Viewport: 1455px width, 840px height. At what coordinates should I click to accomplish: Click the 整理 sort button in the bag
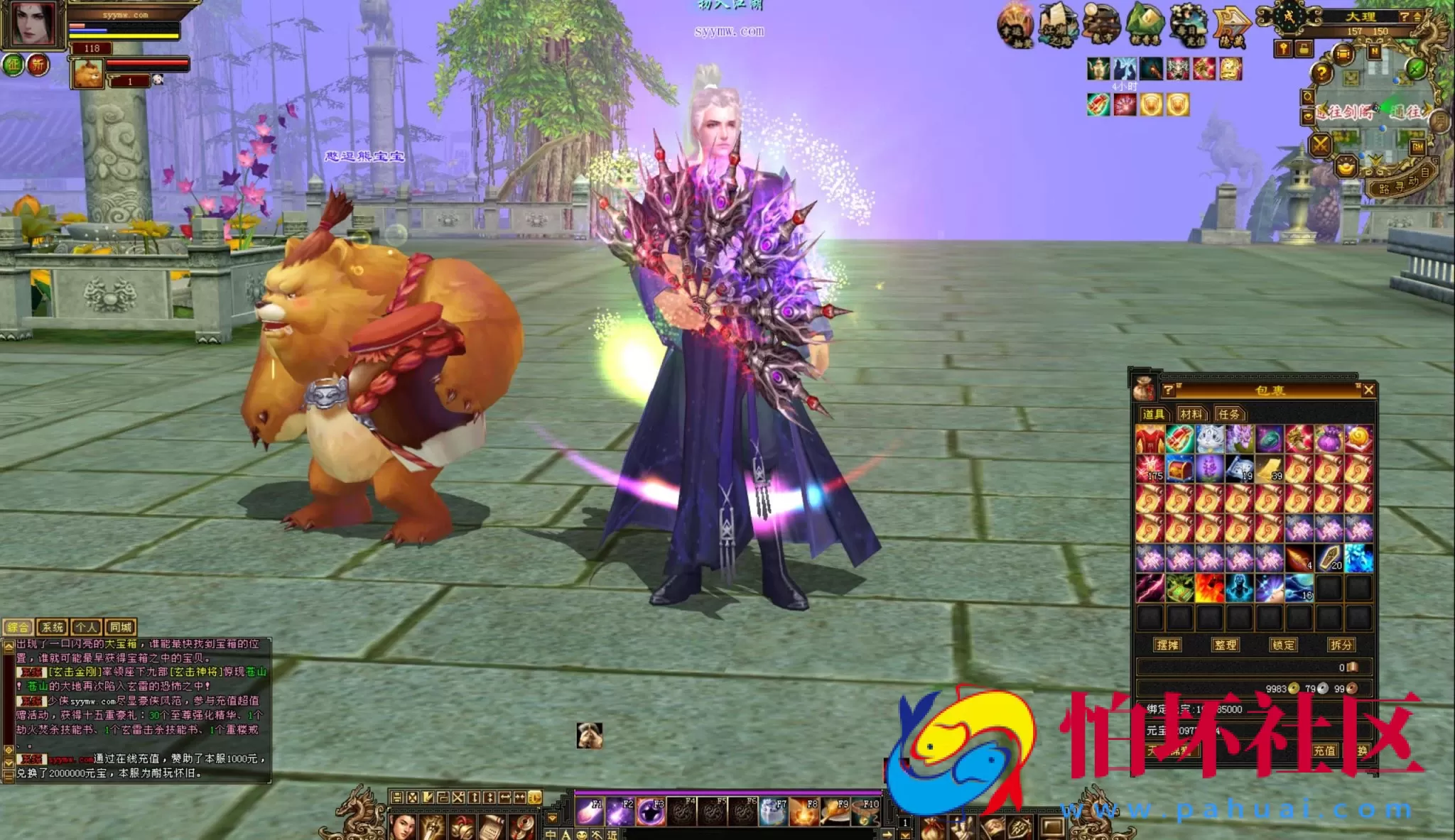(1227, 645)
